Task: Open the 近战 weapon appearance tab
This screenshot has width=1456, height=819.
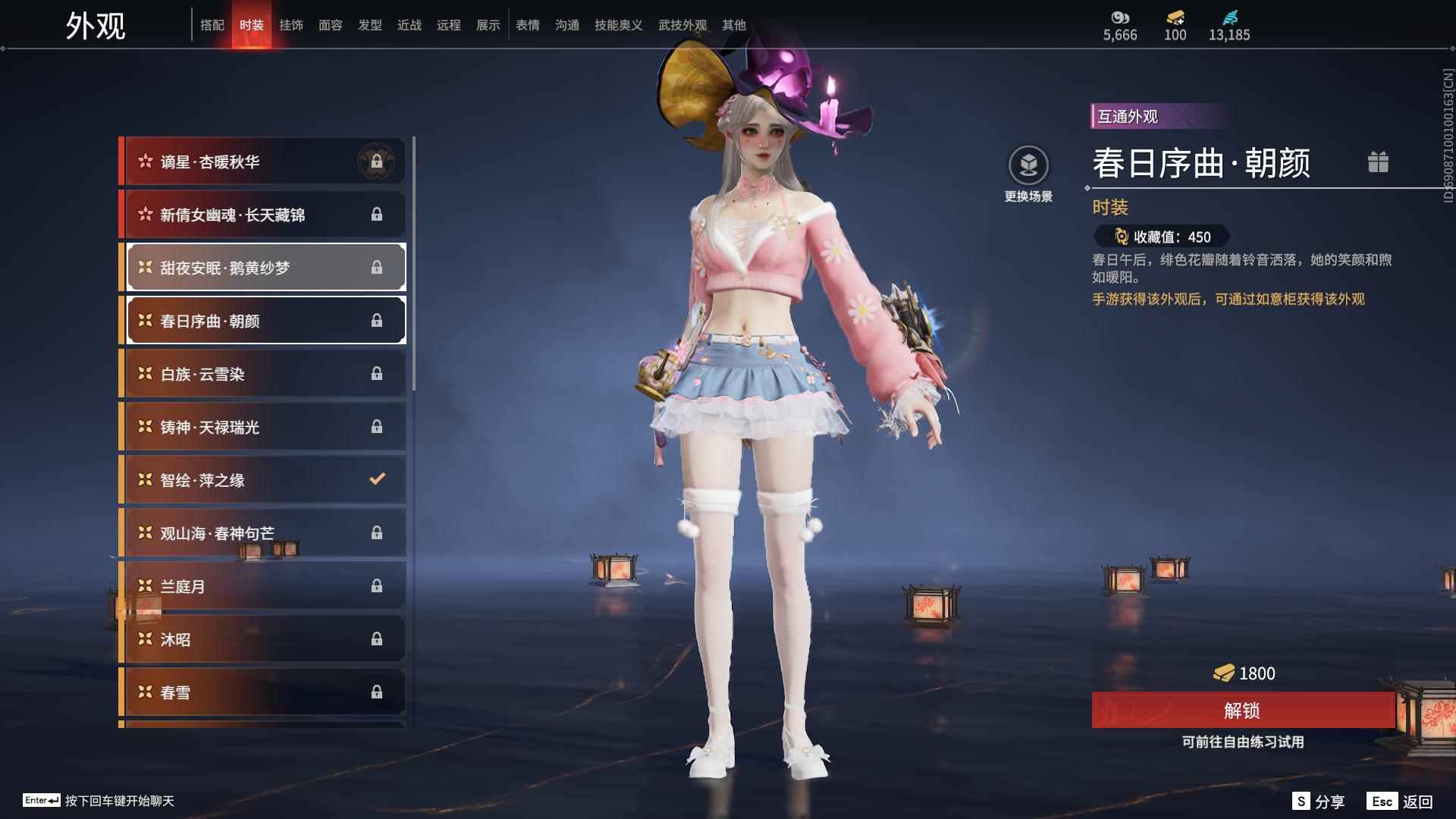Action: pyautogui.click(x=409, y=25)
